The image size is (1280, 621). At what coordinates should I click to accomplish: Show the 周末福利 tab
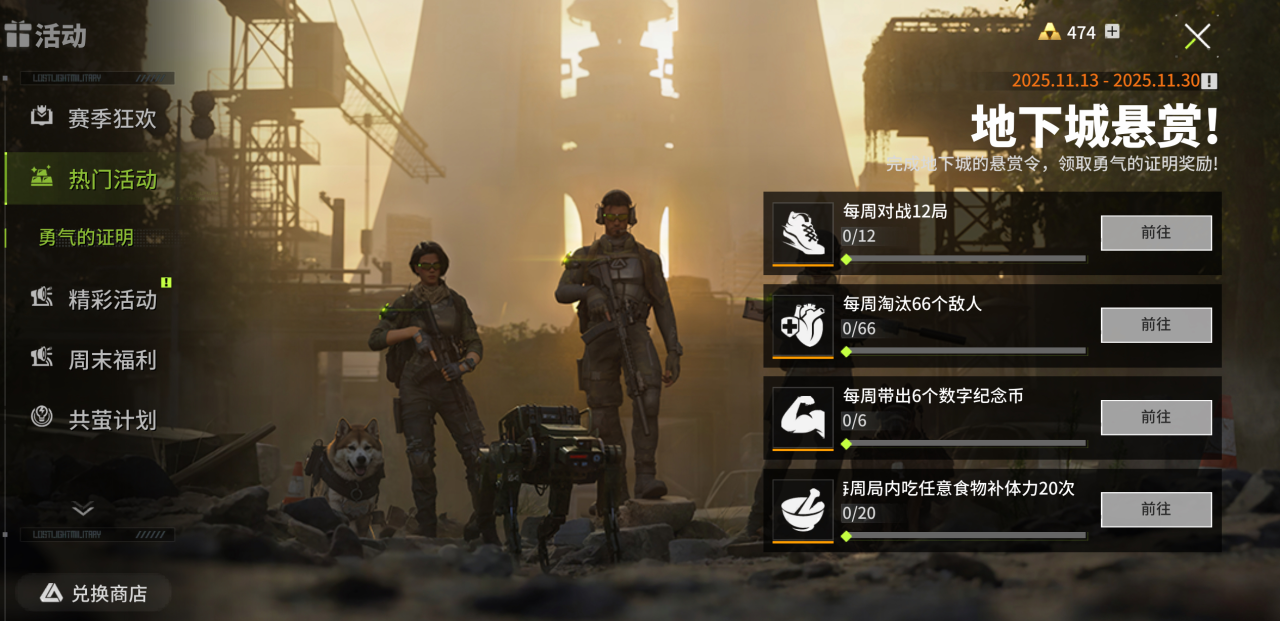click(x=98, y=360)
